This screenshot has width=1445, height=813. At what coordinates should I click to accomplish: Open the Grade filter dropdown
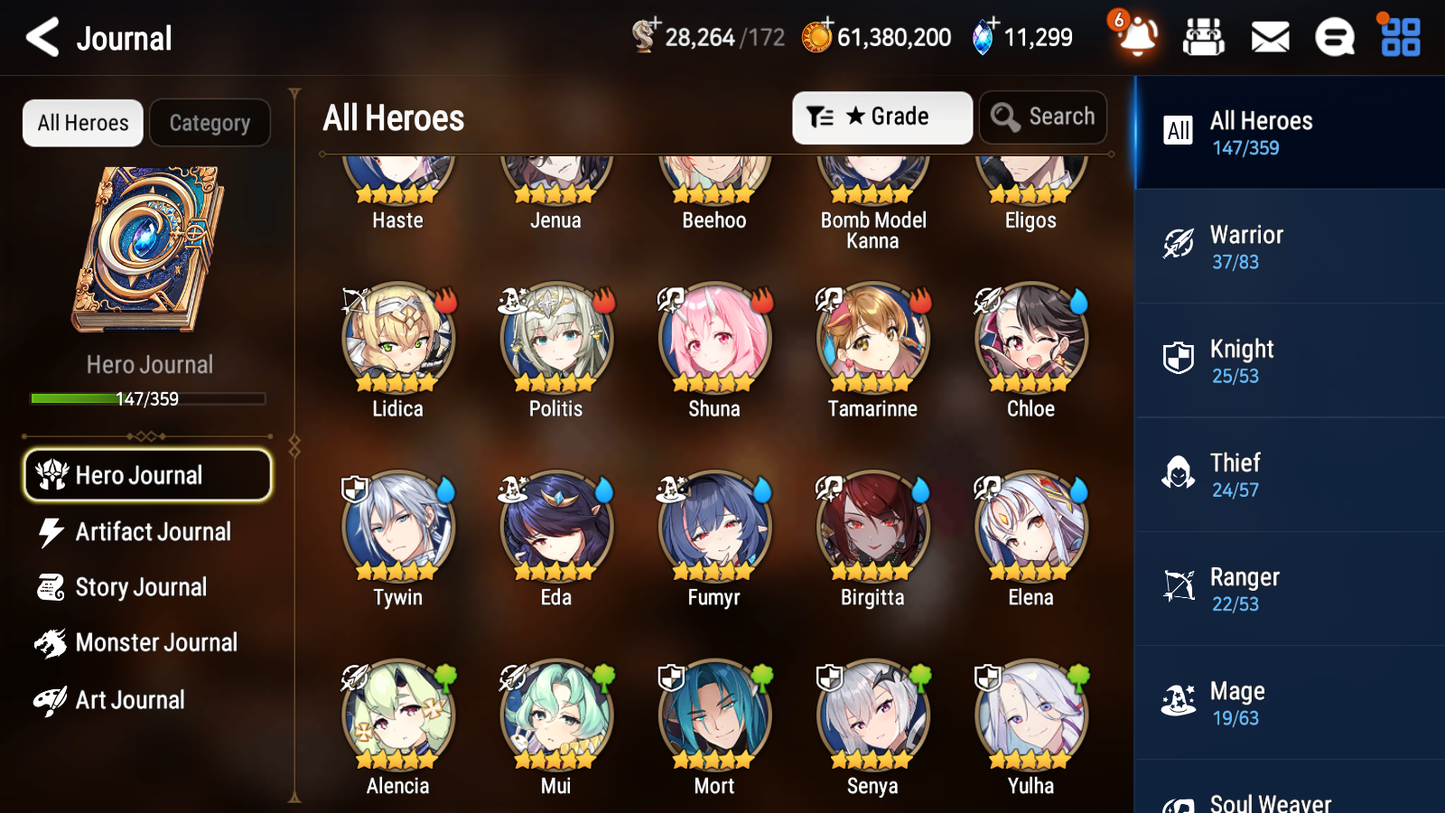pos(882,117)
